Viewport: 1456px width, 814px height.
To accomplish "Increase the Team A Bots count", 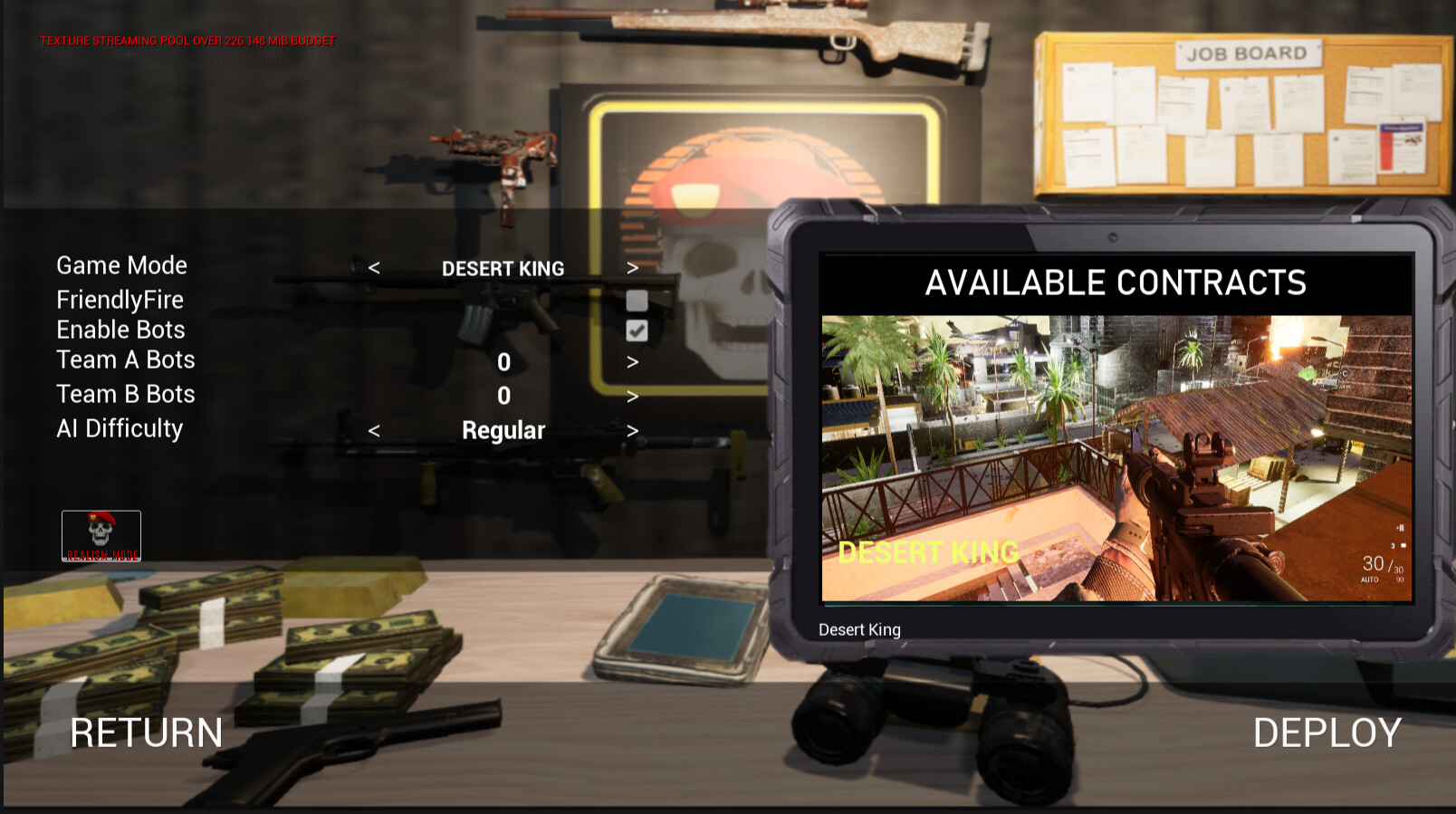I will point(633,359).
